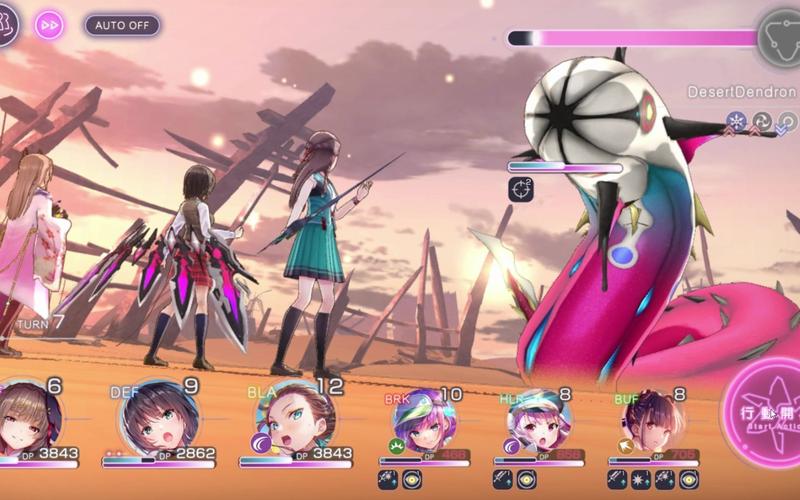The image size is (800, 500).
Task: Open the enemy info circle at top-right
Action: 781,34
